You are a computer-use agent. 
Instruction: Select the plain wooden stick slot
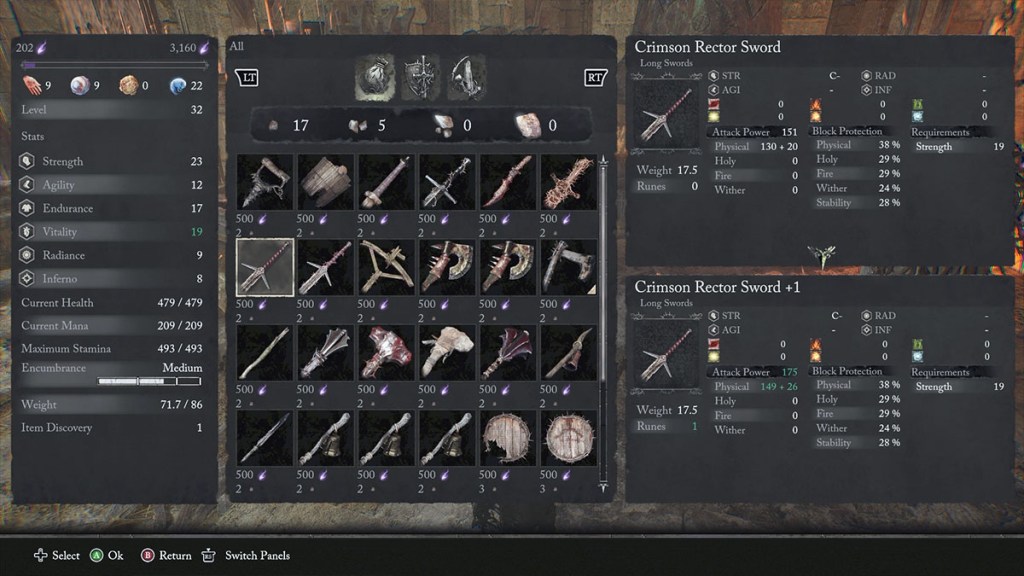coord(265,353)
